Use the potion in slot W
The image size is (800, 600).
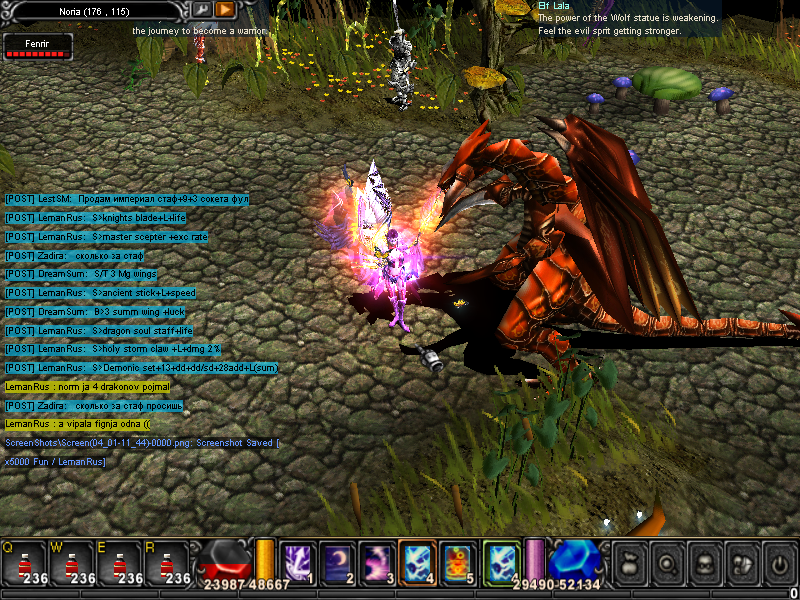(72, 564)
